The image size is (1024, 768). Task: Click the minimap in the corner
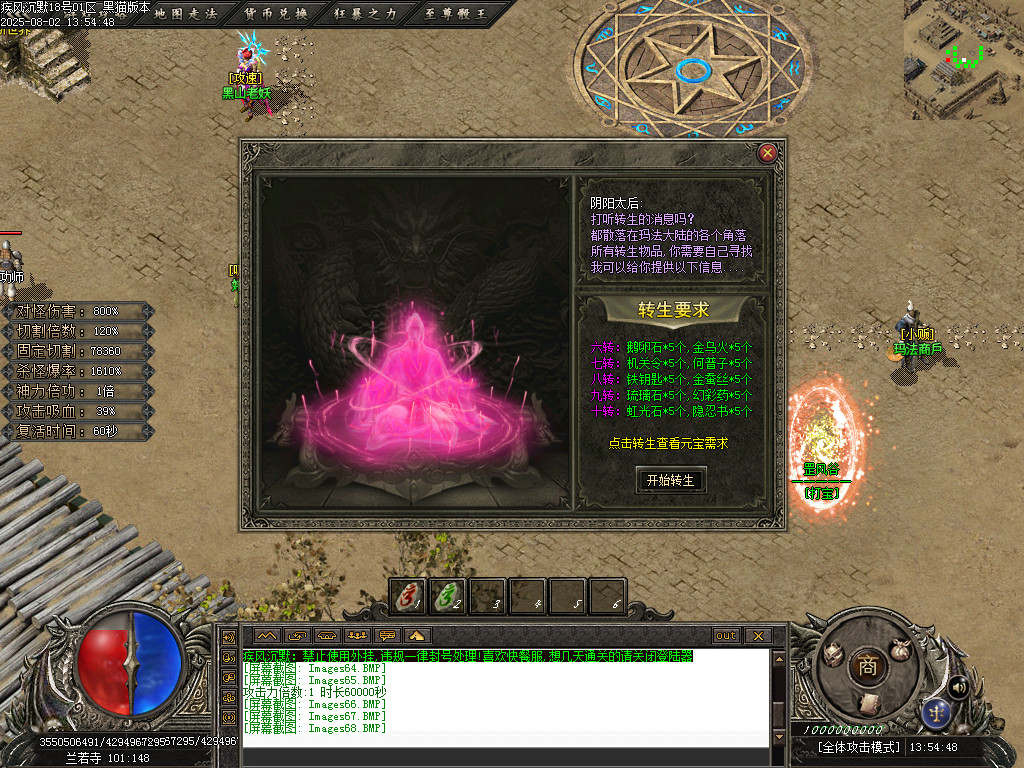coord(963,58)
